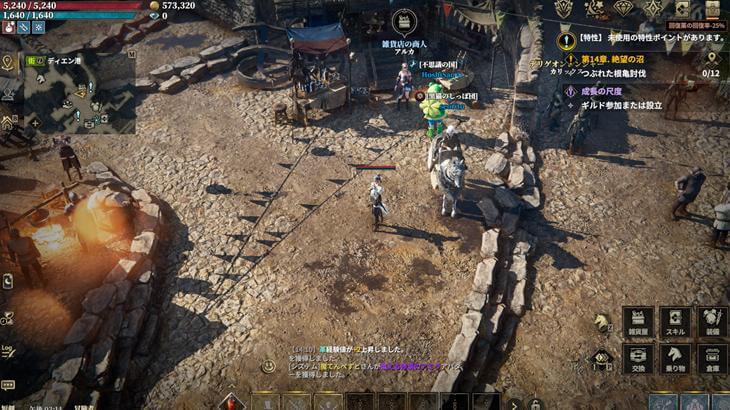Open the 装備 equipment menu
Viewport: 730px width, 410px height.
[711, 322]
